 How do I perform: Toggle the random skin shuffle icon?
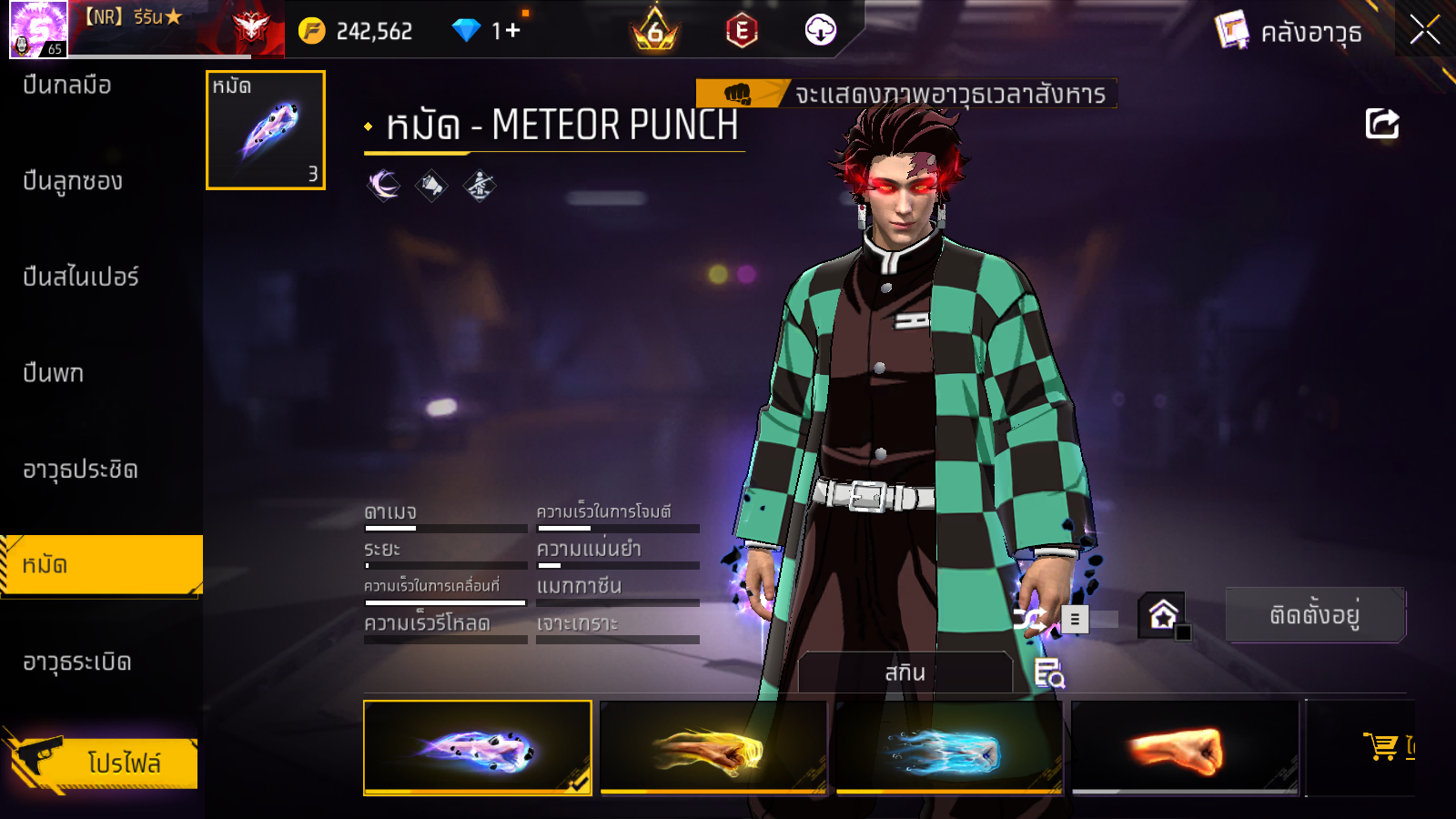pyautogui.click(x=1029, y=620)
